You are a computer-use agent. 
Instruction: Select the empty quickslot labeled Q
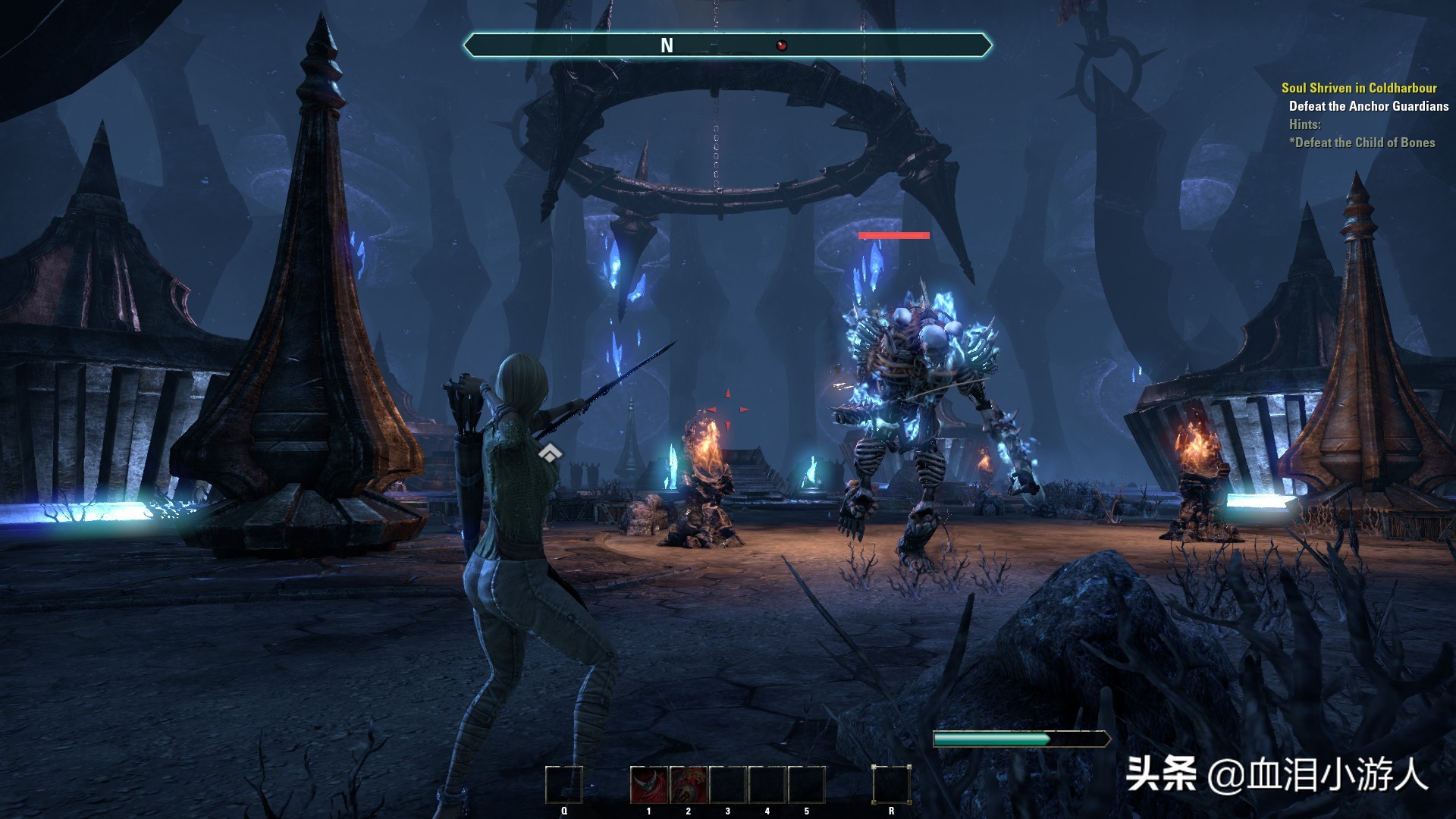(563, 785)
